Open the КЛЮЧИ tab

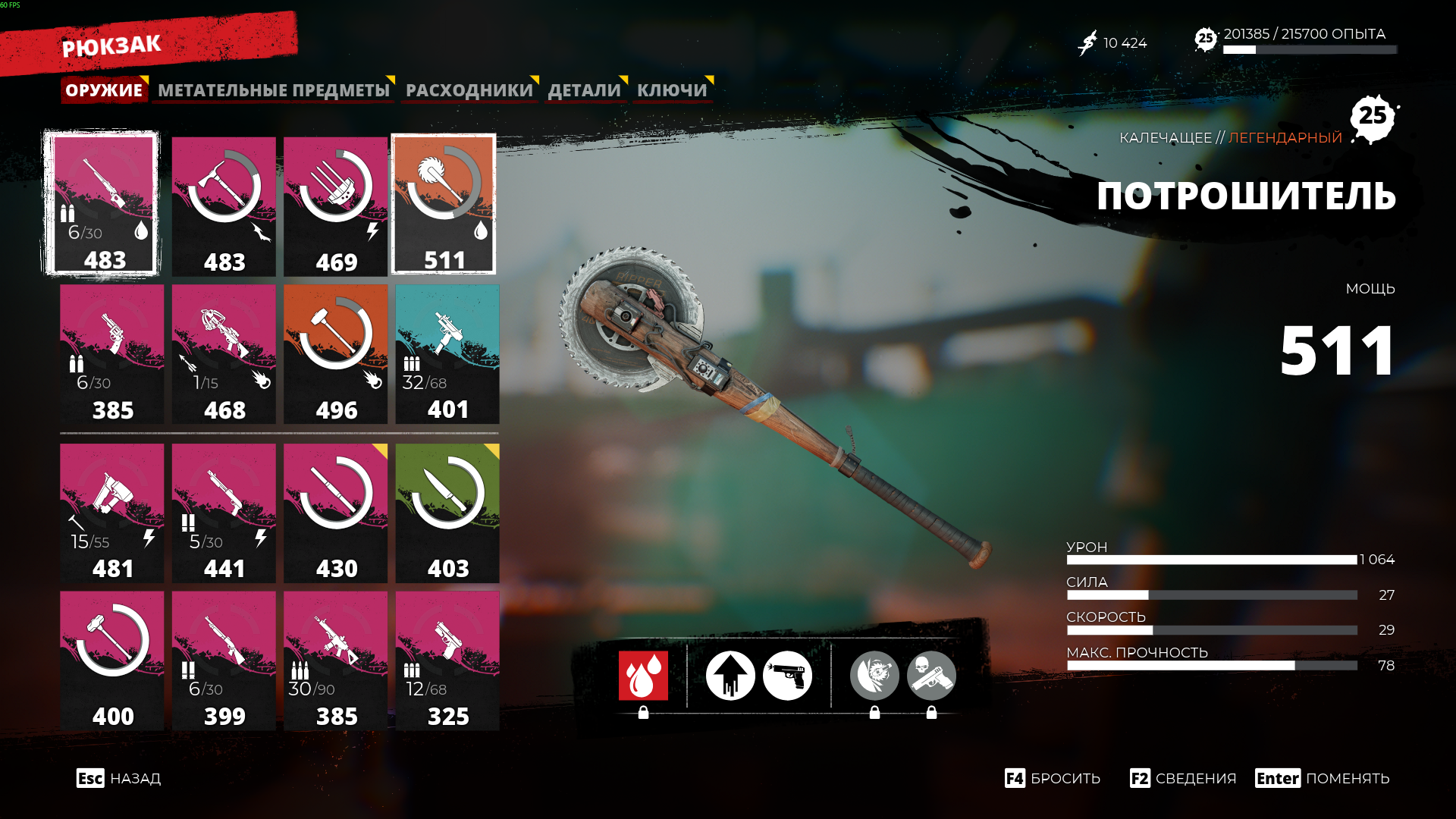672,90
